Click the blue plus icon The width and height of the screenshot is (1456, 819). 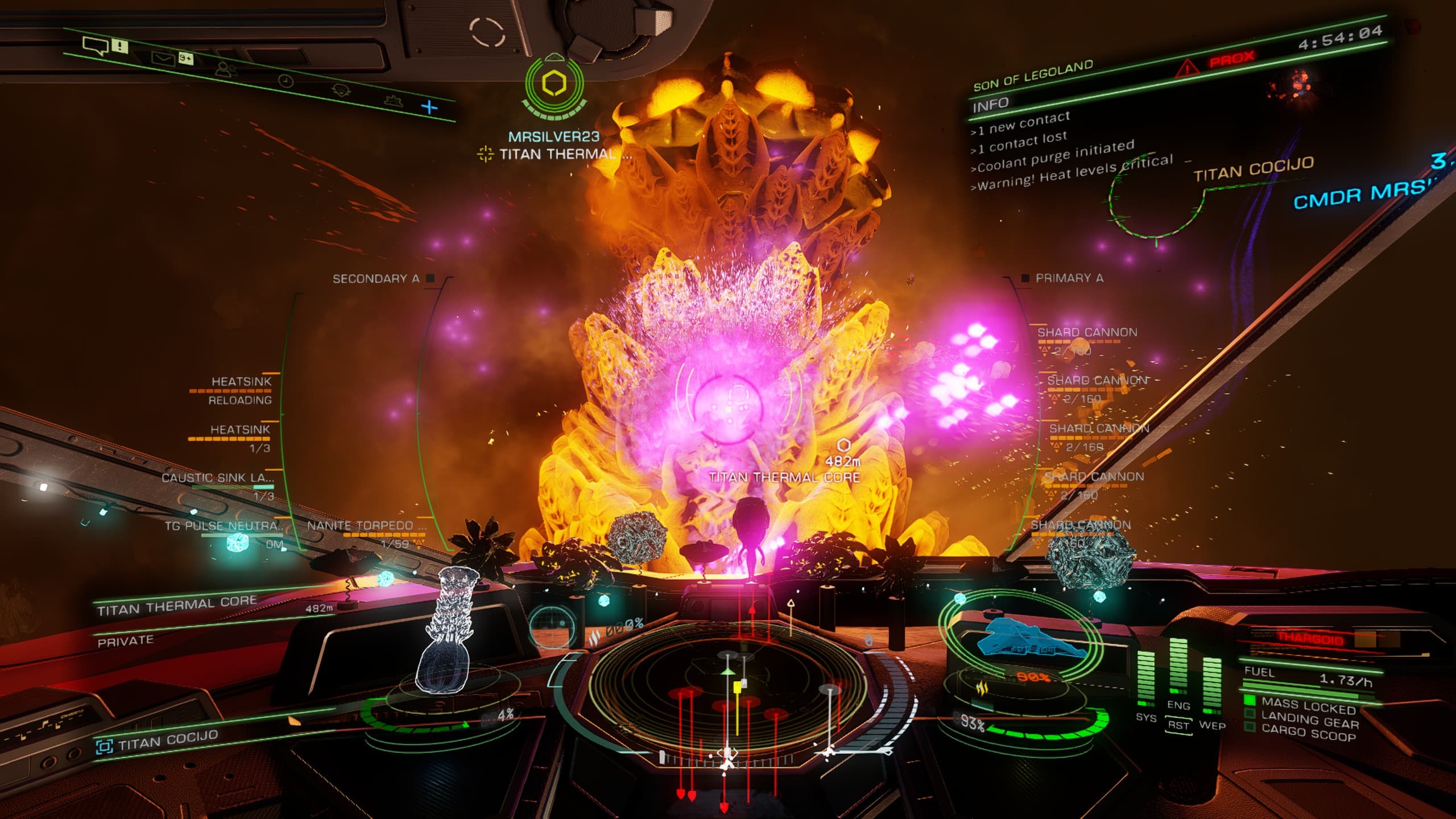click(x=430, y=107)
